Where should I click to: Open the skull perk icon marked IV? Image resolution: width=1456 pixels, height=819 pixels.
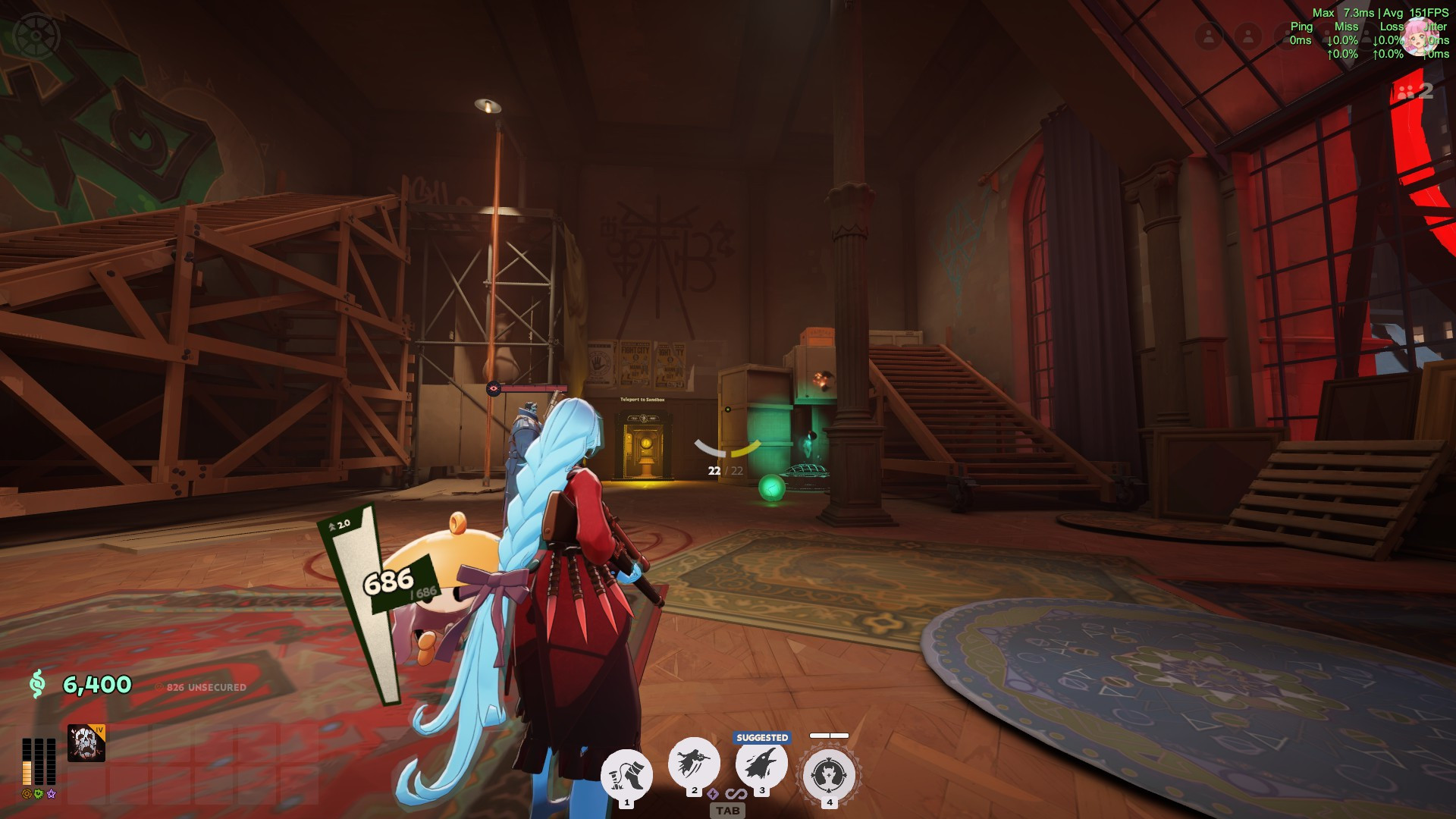point(86,742)
